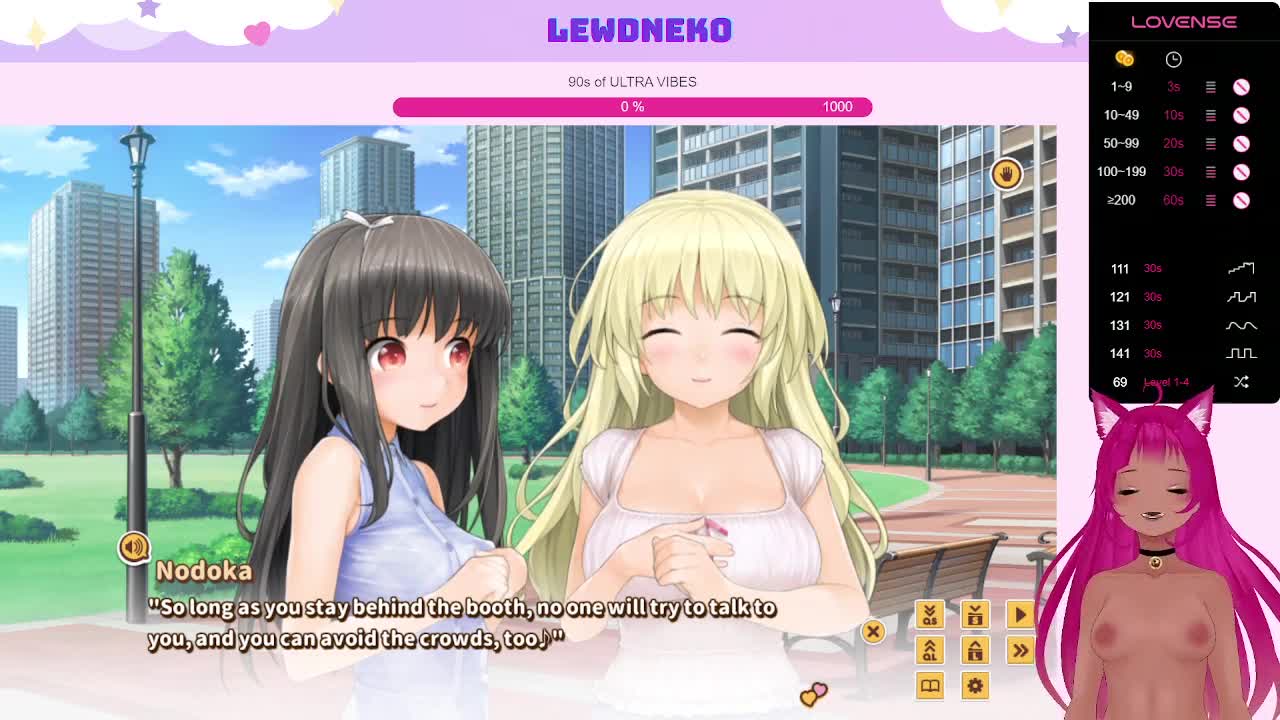Quick save with the QS button
Screen dimensions: 1280x720
coord(929,614)
